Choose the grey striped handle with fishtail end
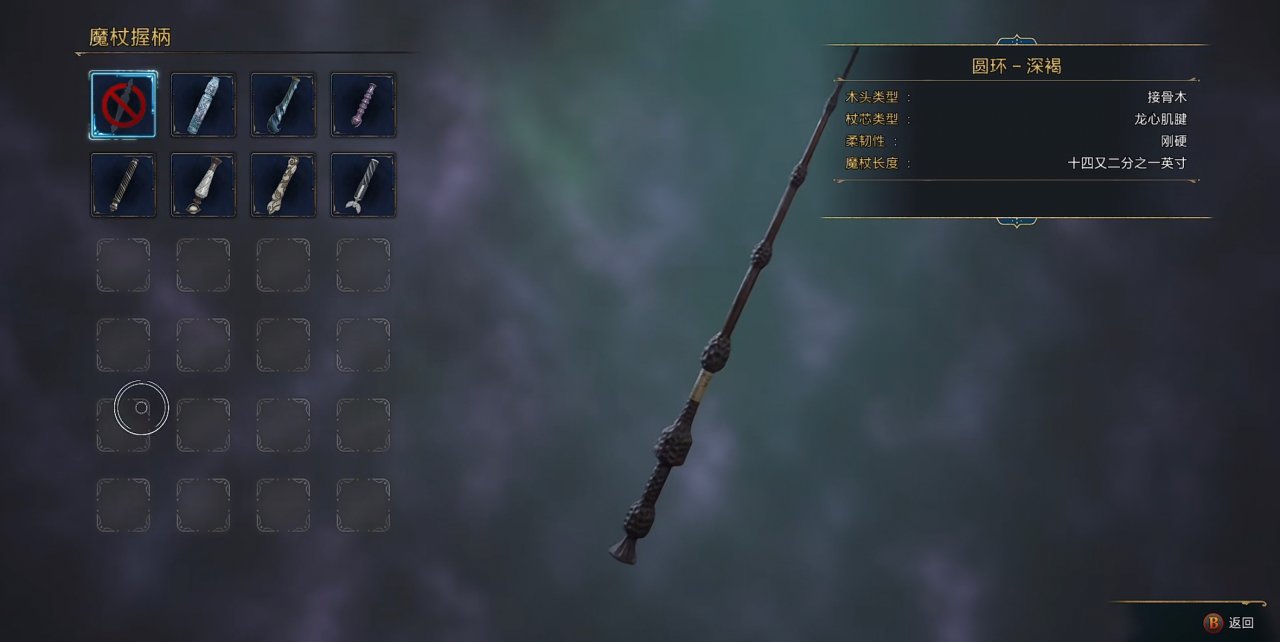 click(x=363, y=184)
